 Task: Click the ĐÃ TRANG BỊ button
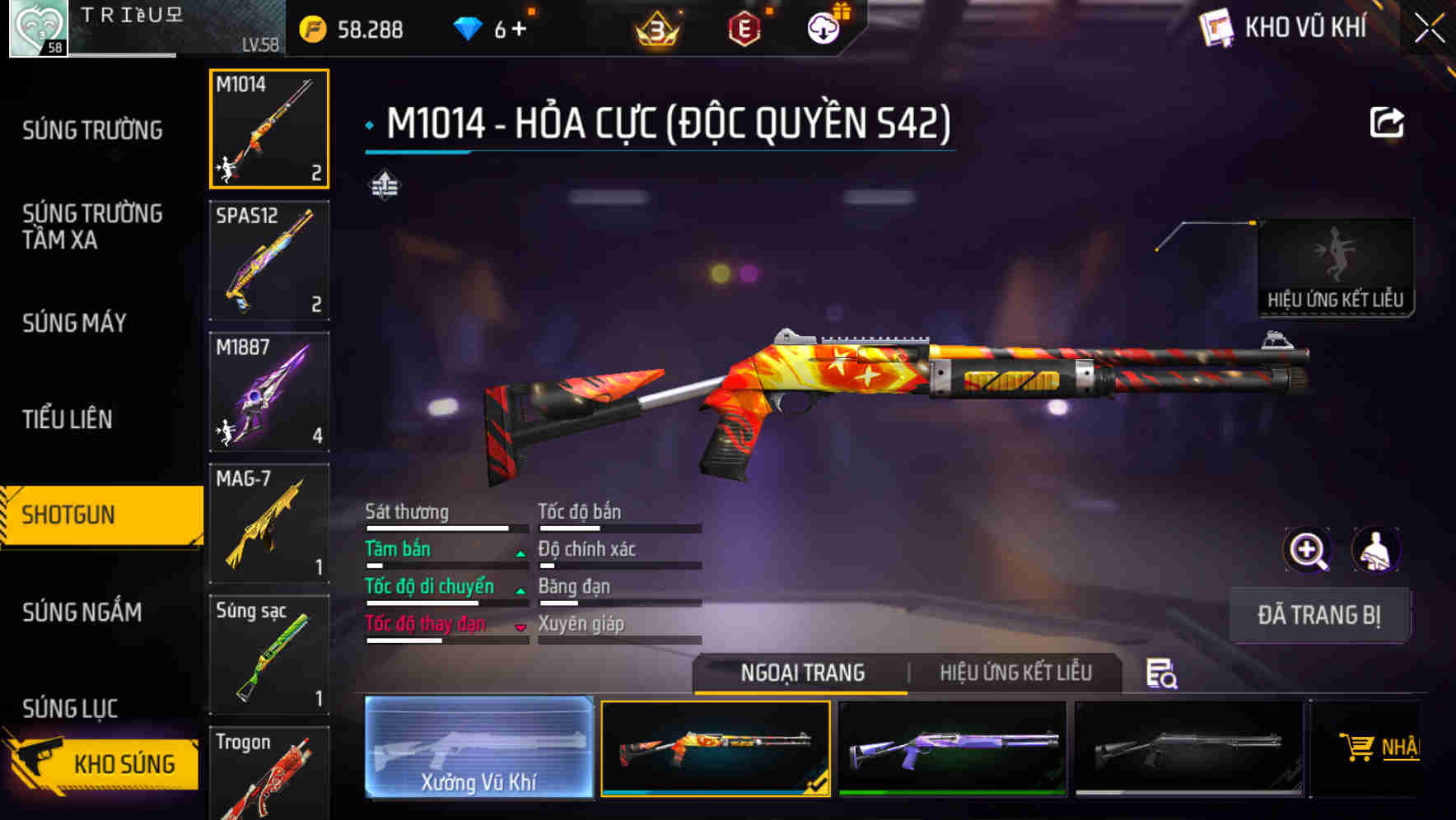(x=1318, y=614)
